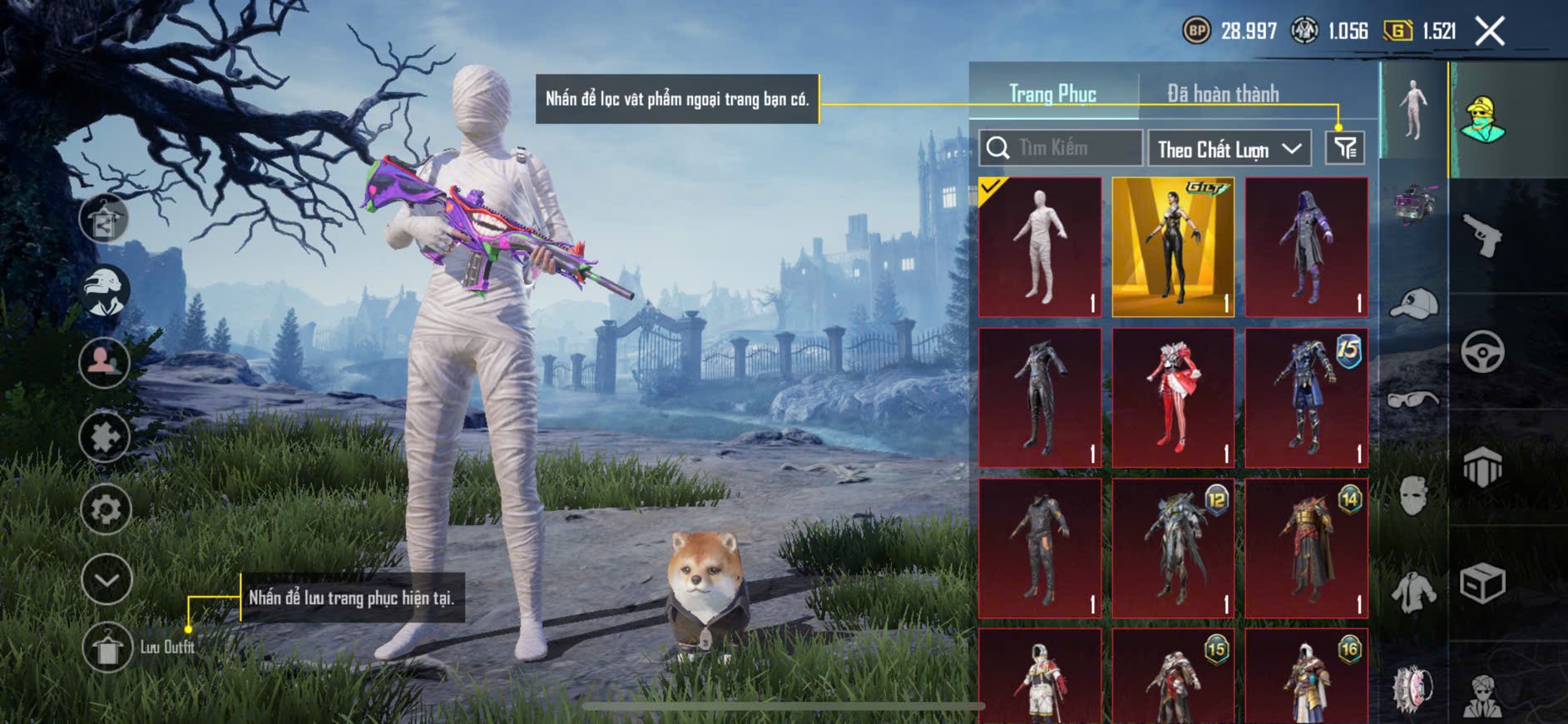The height and width of the screenshot is (724, 1568).
Task: Collapse the left side menu with down arrow
Action: pos(106,579)
